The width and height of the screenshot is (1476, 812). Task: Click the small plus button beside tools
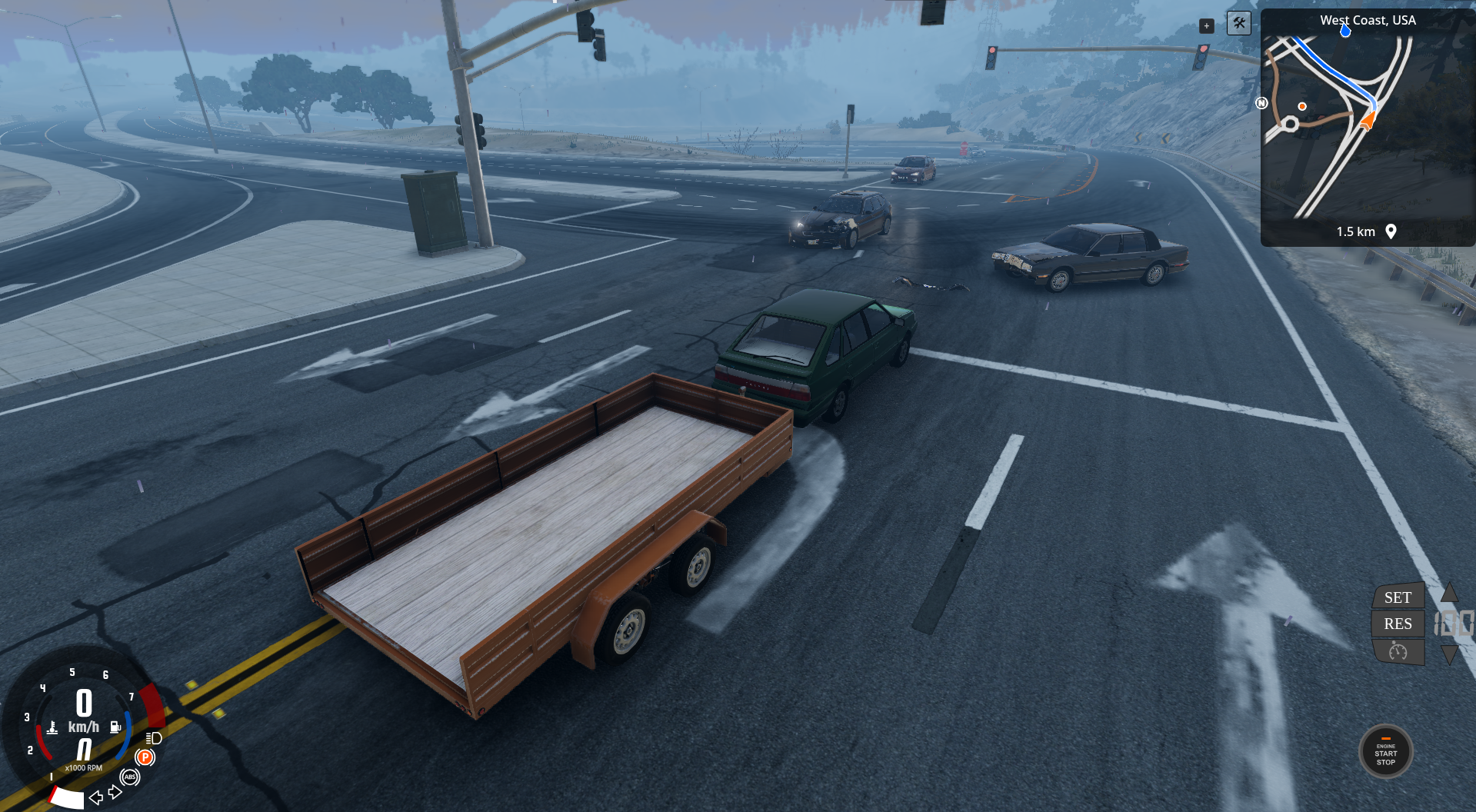coord(1206,26)
